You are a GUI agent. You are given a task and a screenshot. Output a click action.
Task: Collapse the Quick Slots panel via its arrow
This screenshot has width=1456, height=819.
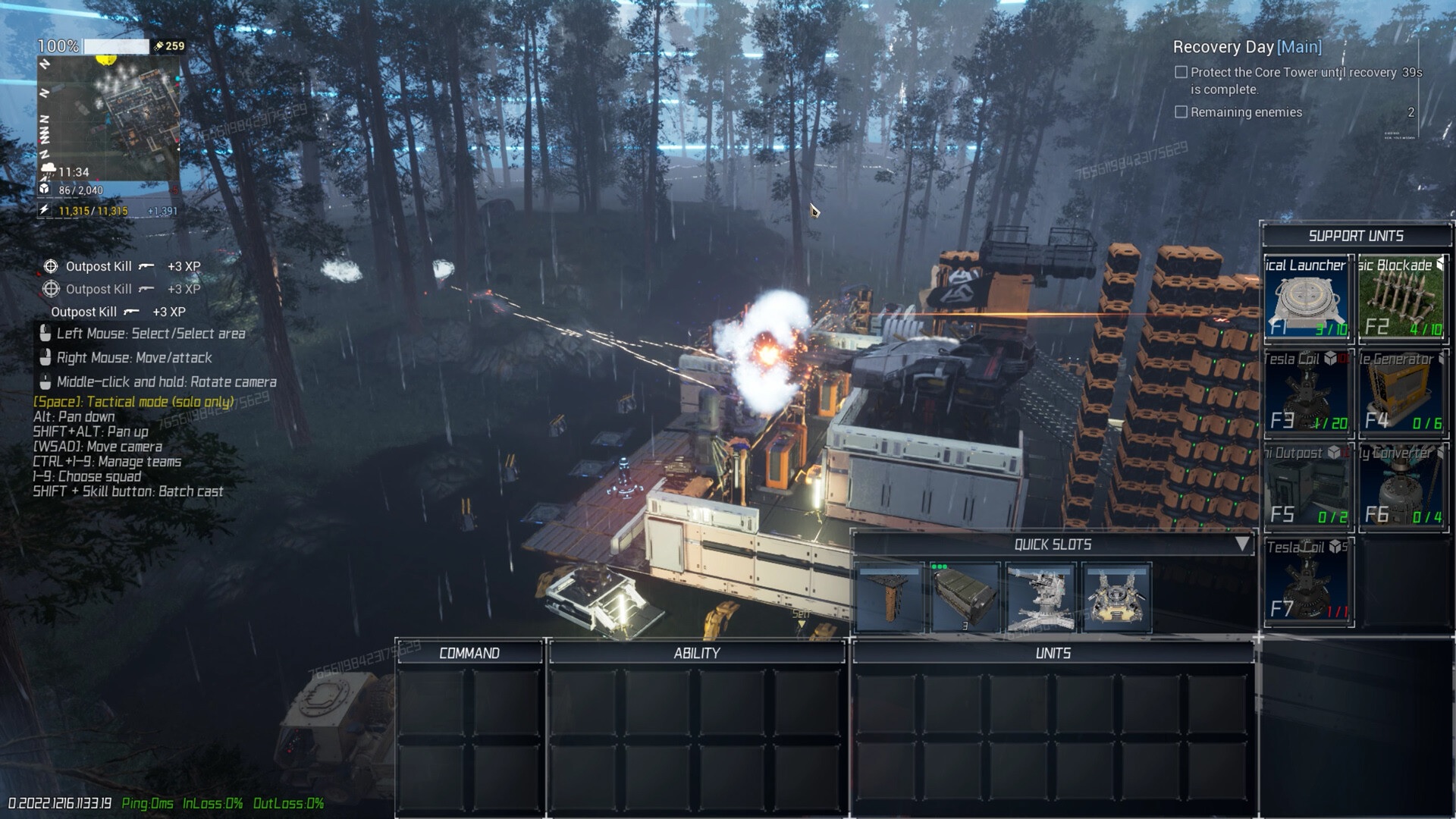click(1243, 543)
